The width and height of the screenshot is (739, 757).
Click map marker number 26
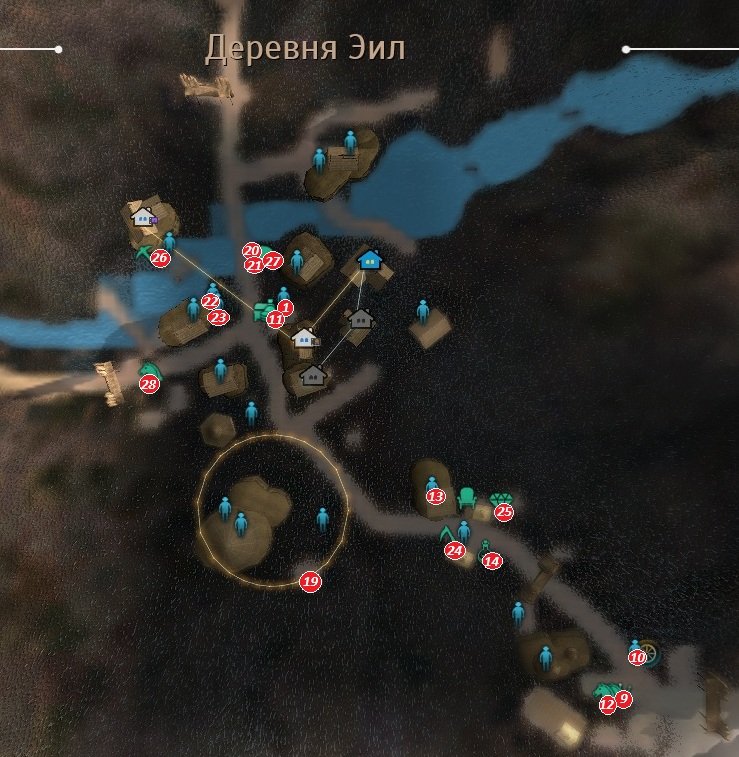[160, 258]
